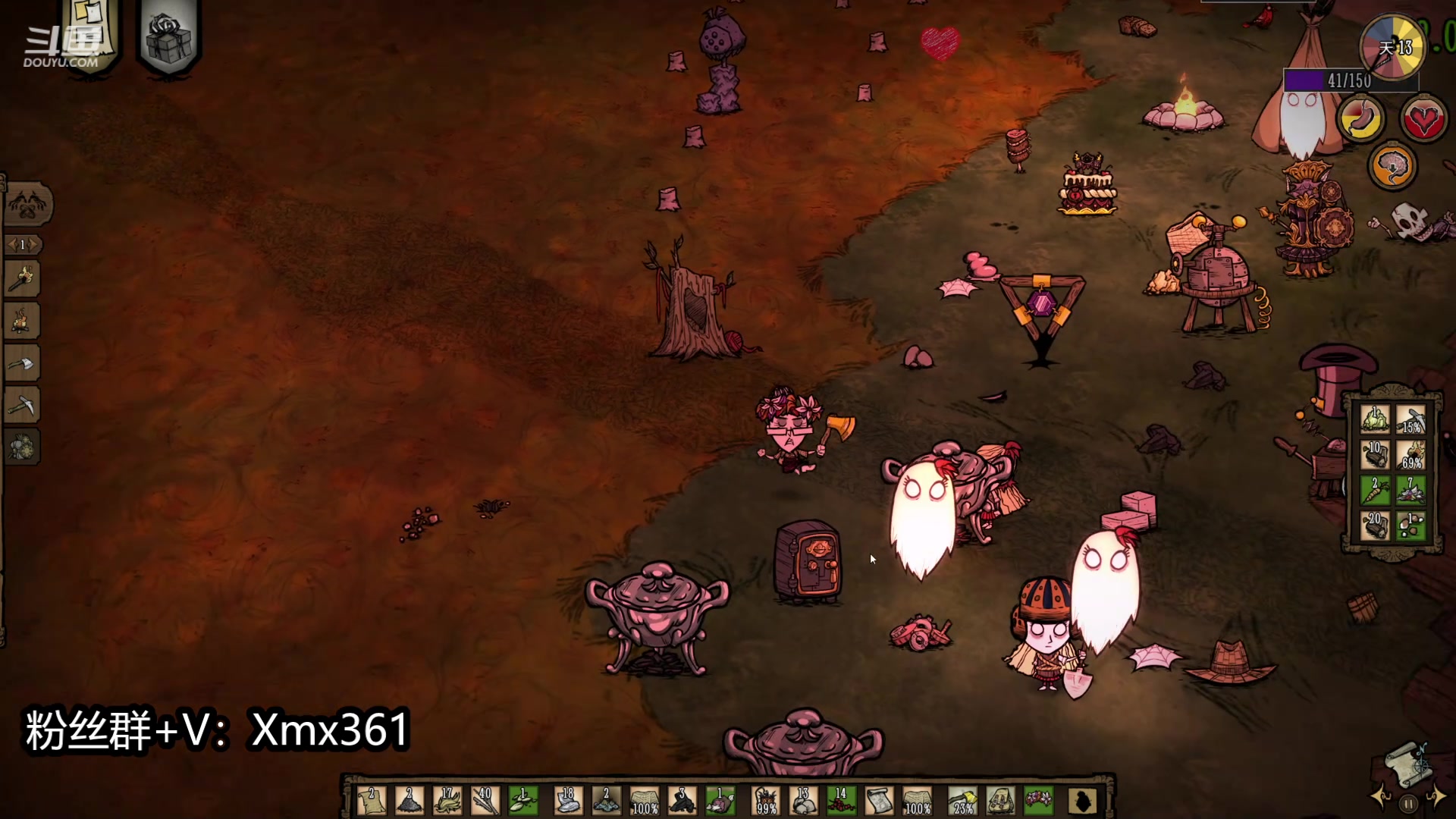This screenshot has height=819, width=1456.
Task: Pick the berries stack of 14
Action: pos(840,802)
